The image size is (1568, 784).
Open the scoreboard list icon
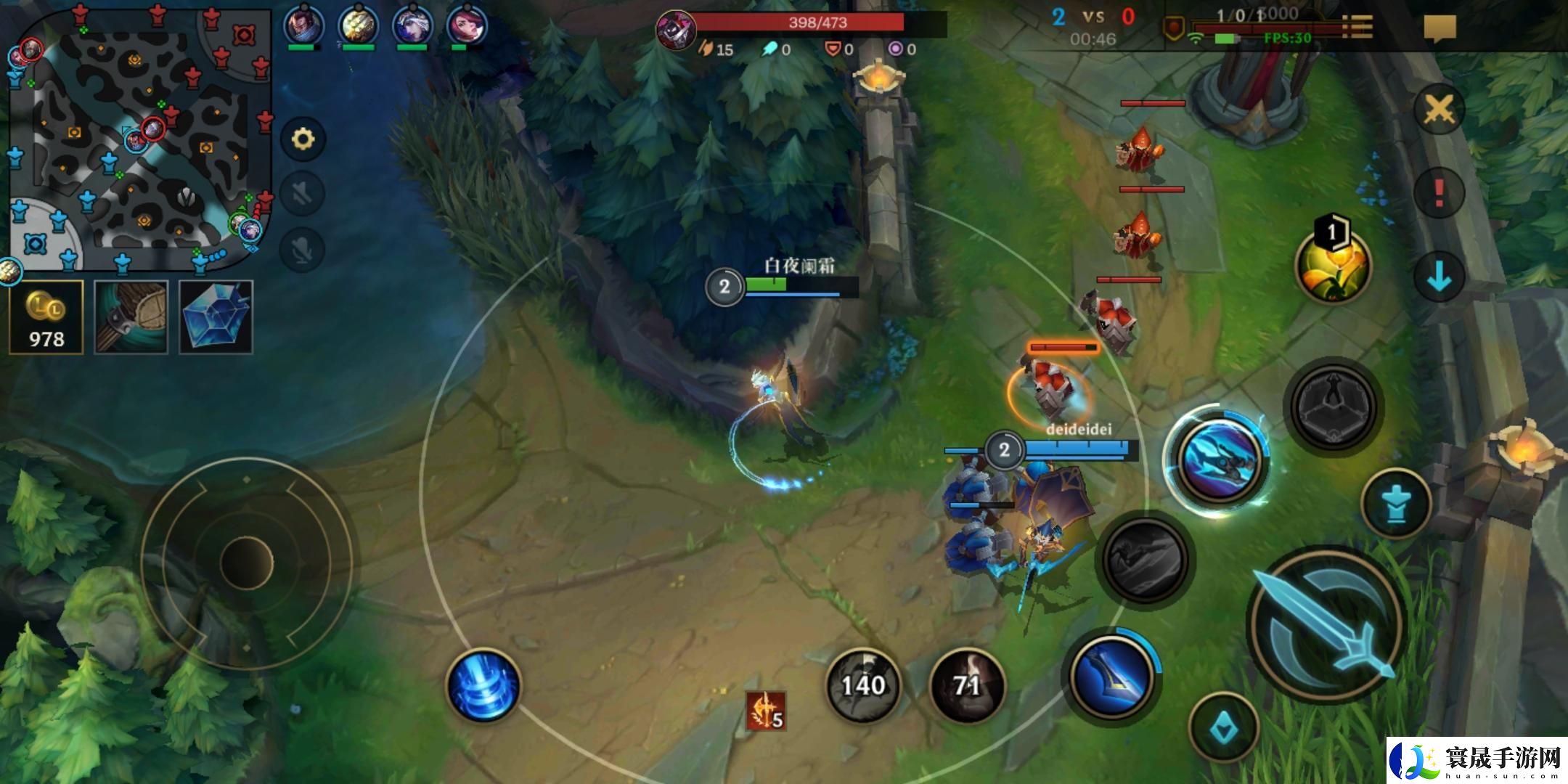(1356, 27)
